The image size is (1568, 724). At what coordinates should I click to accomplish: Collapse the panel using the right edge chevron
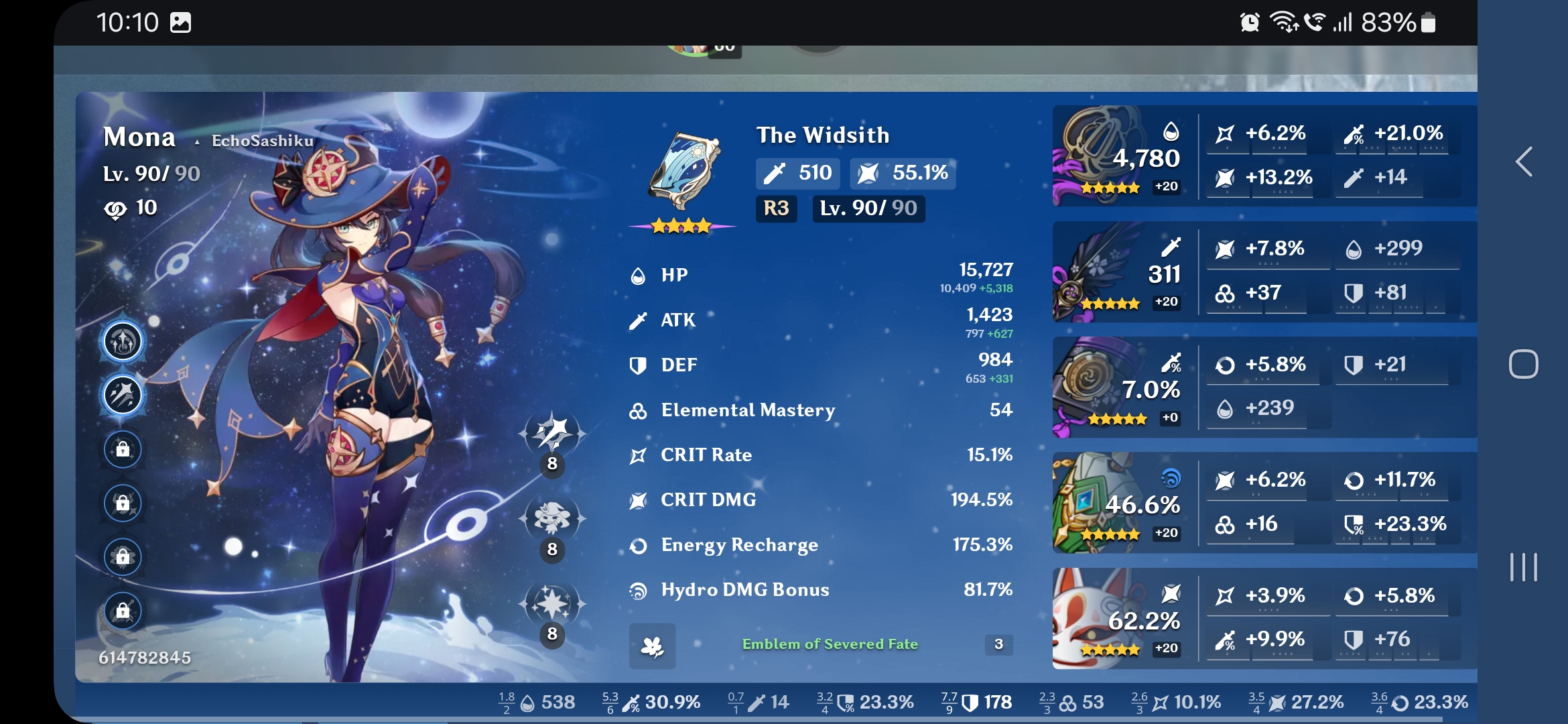tap(1524, 161)
